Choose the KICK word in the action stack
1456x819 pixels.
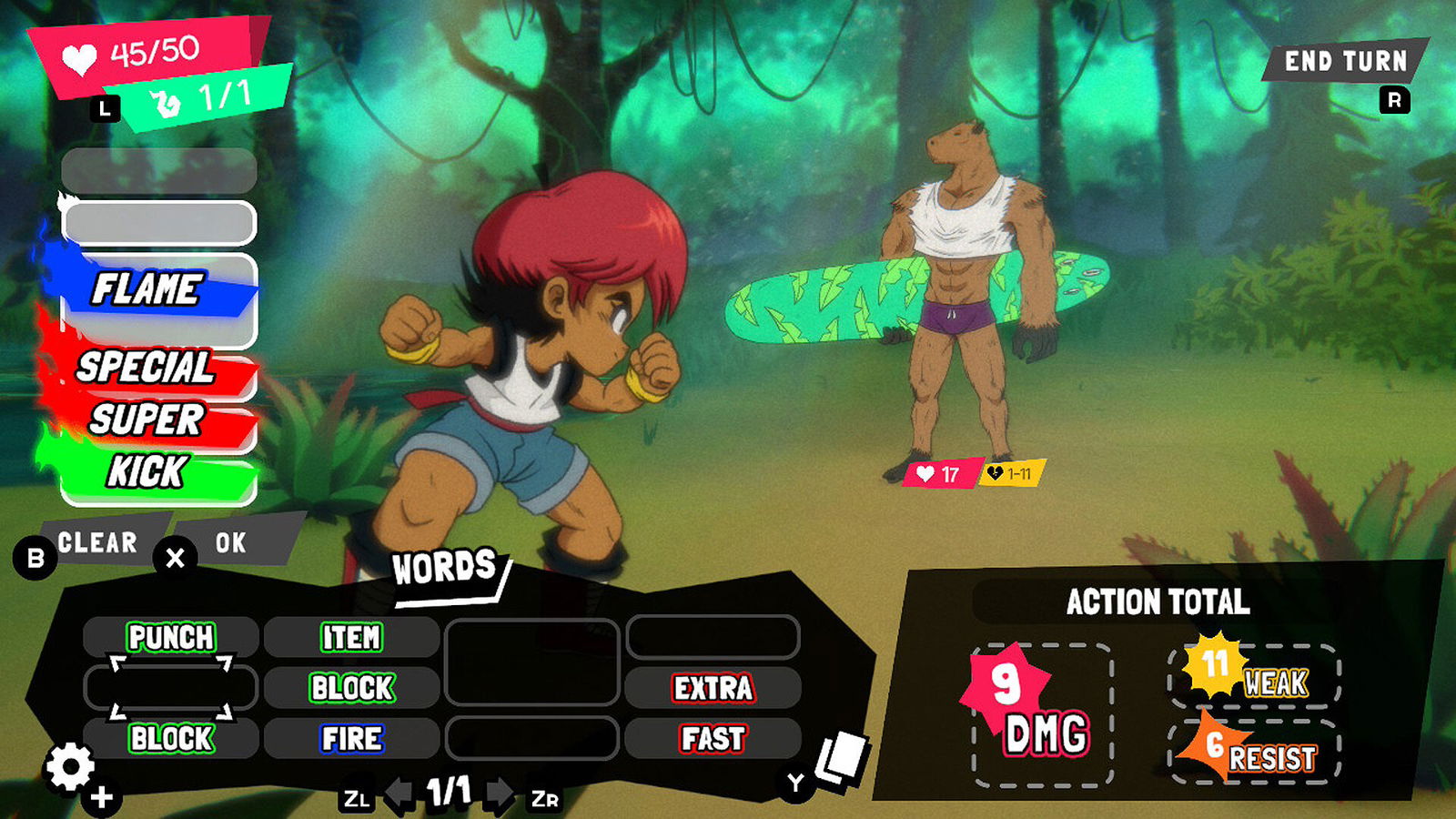[x=147, y=472]
